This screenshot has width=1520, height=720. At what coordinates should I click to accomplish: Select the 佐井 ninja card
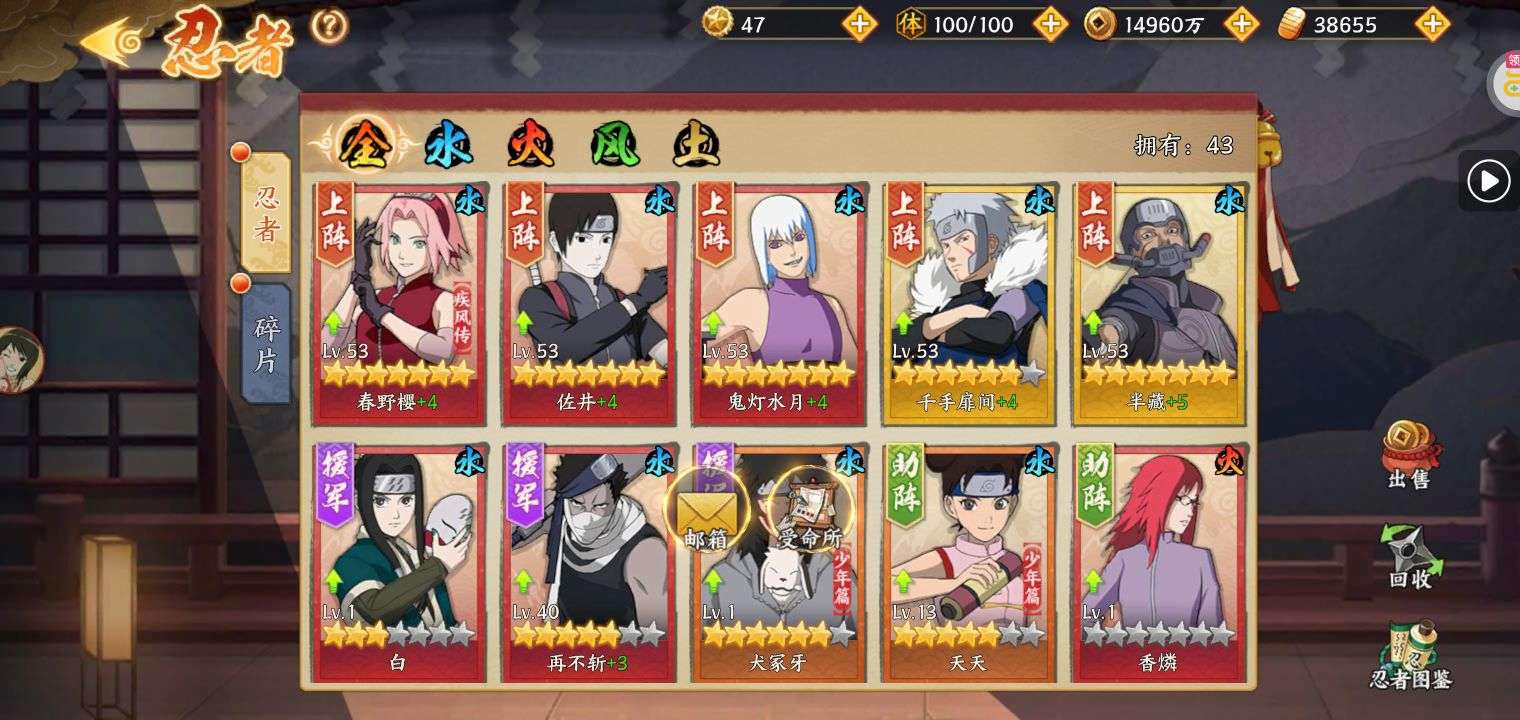(588, 300)
